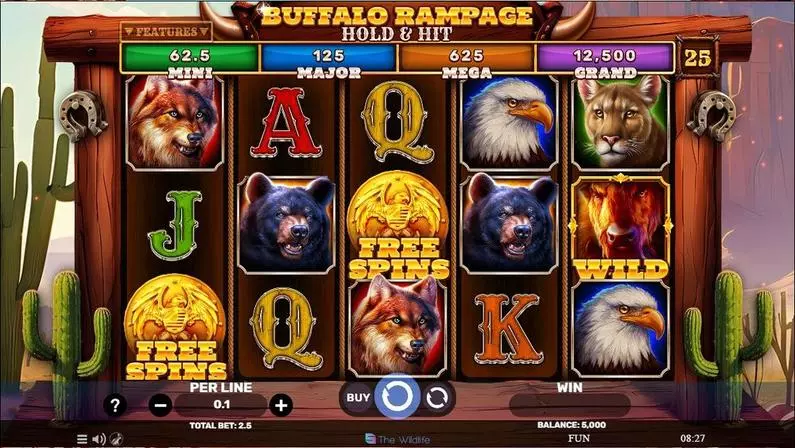The height and width of the screenshot is (448, 795).
Task: Spin the reels with the blue spin button
Action: (397, 397)
